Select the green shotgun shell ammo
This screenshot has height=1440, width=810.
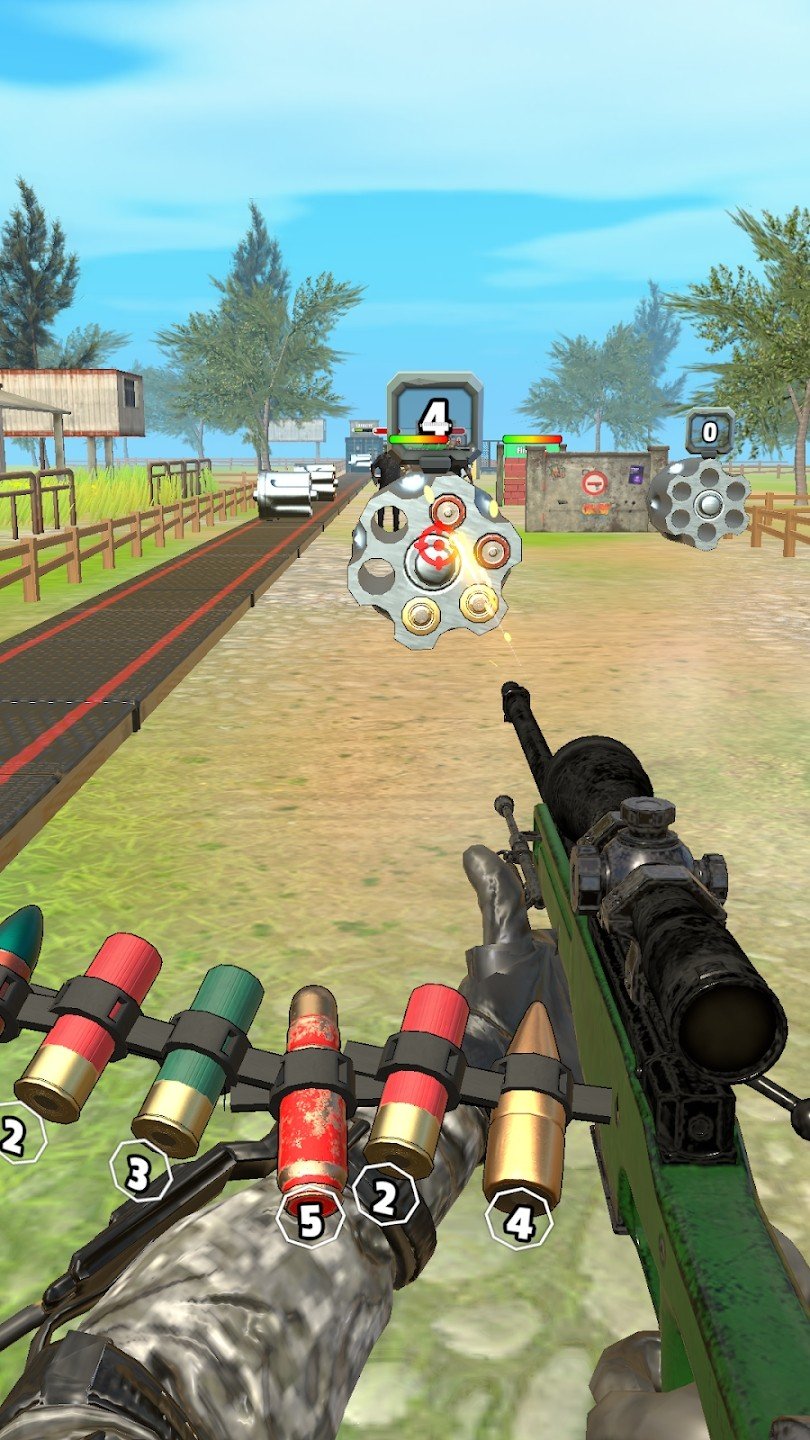198,1060
